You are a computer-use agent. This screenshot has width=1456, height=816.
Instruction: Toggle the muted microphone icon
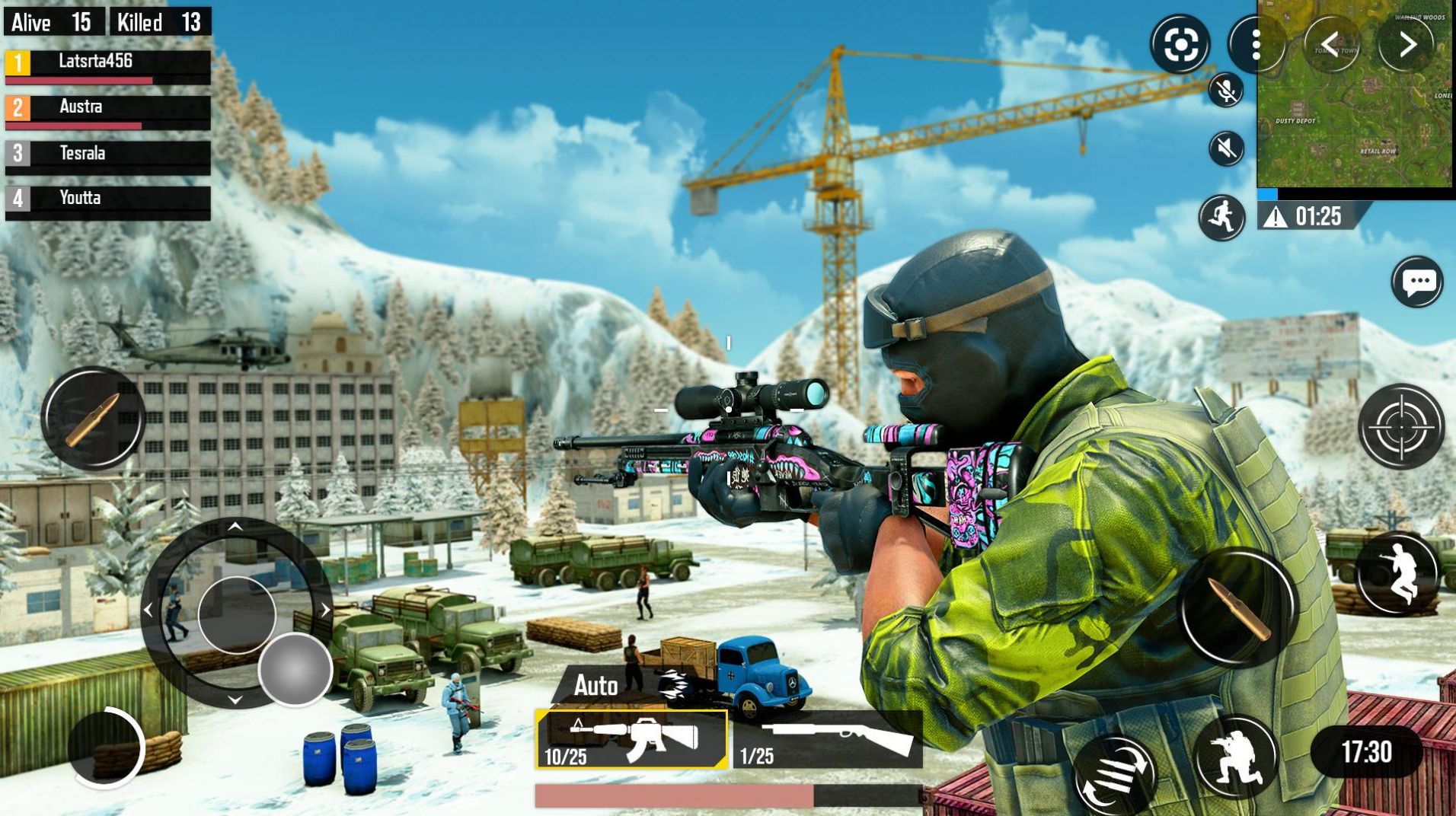point(1226,91)
